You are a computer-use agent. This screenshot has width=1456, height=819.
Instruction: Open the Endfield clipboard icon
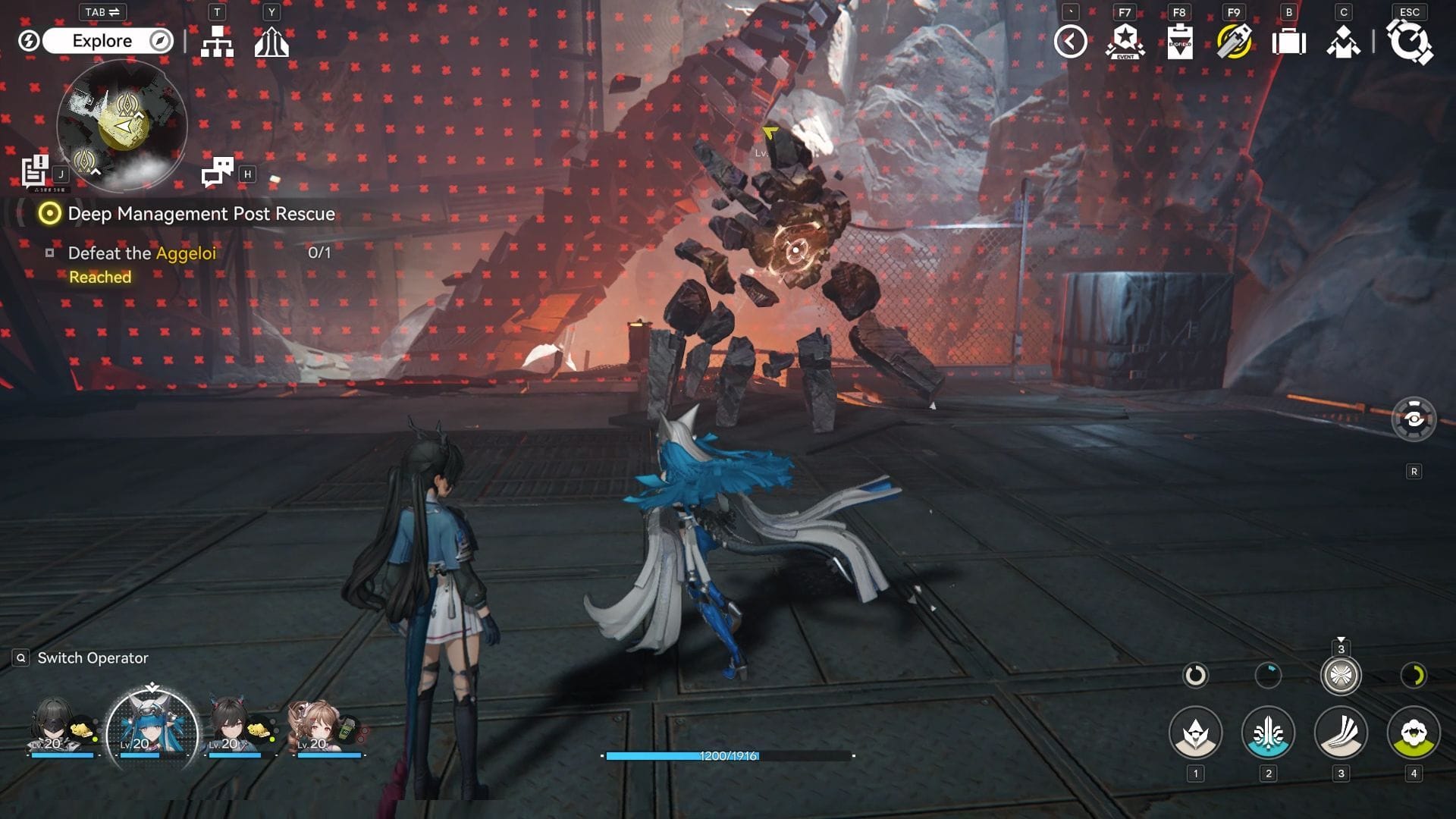click(1179, 42)
